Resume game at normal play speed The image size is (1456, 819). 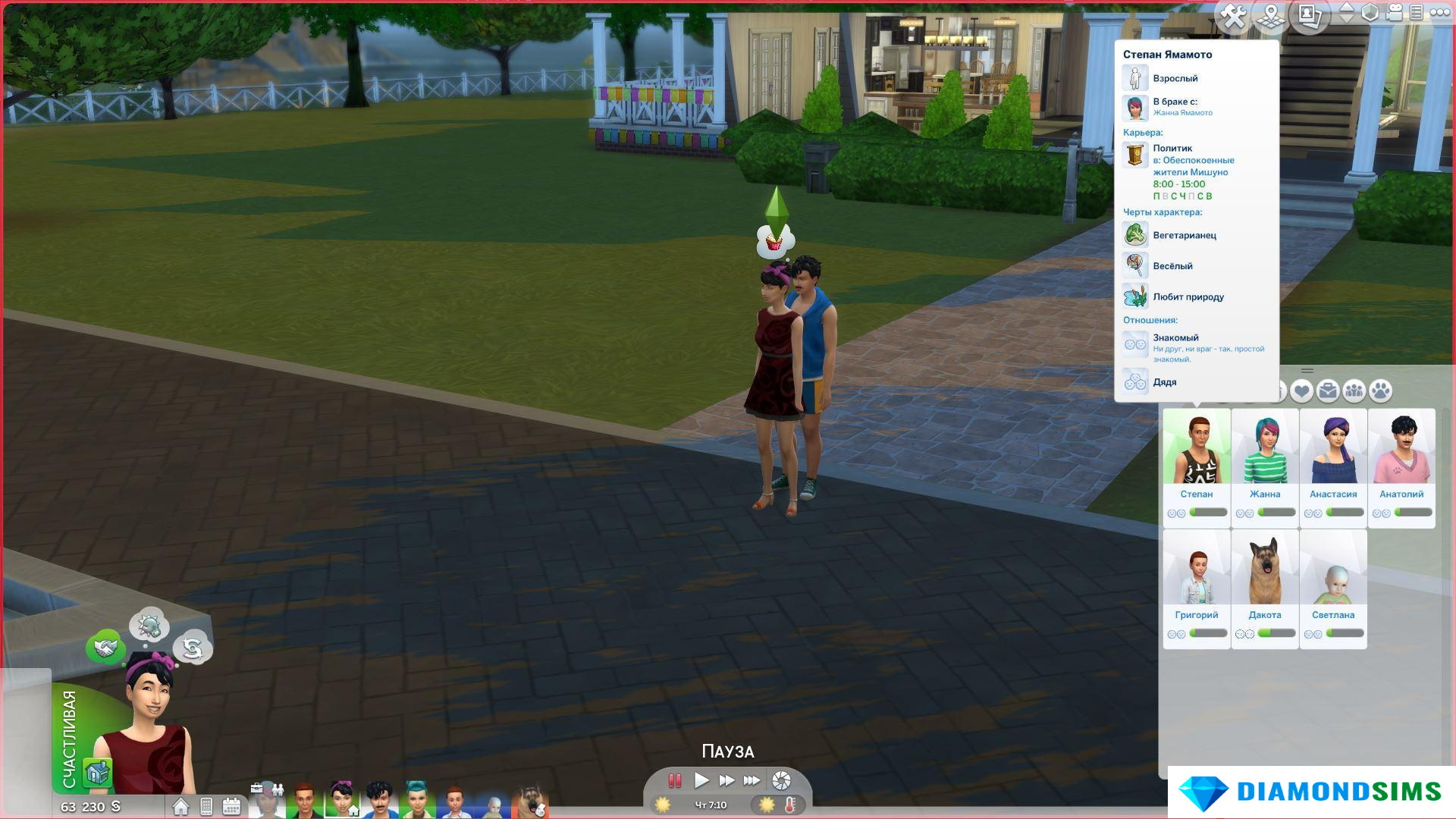pos(701,780)
